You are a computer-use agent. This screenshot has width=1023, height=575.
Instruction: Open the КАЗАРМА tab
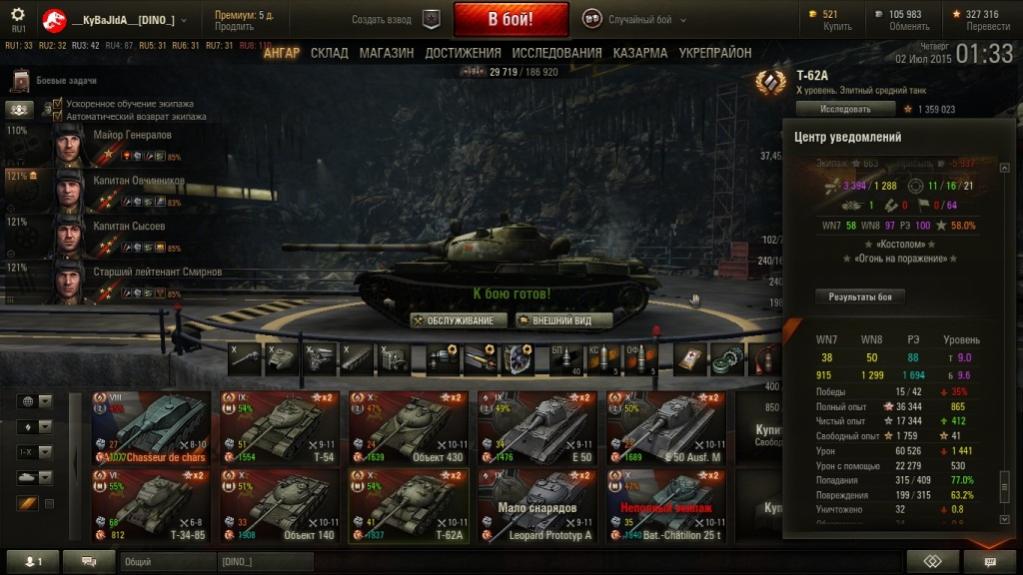[640, 53]
